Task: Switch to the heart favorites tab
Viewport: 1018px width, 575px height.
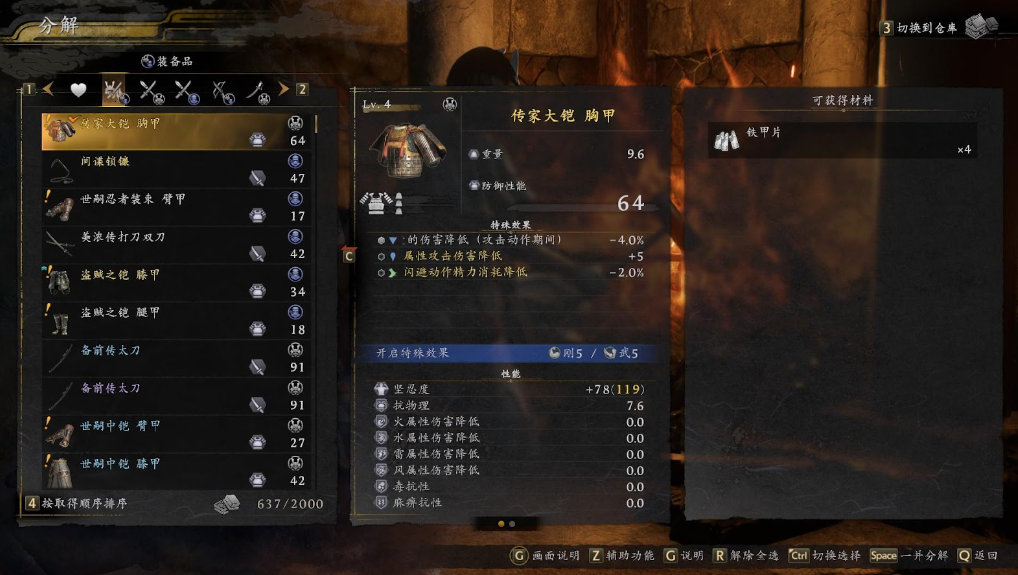Action: [x=78, y=90]
